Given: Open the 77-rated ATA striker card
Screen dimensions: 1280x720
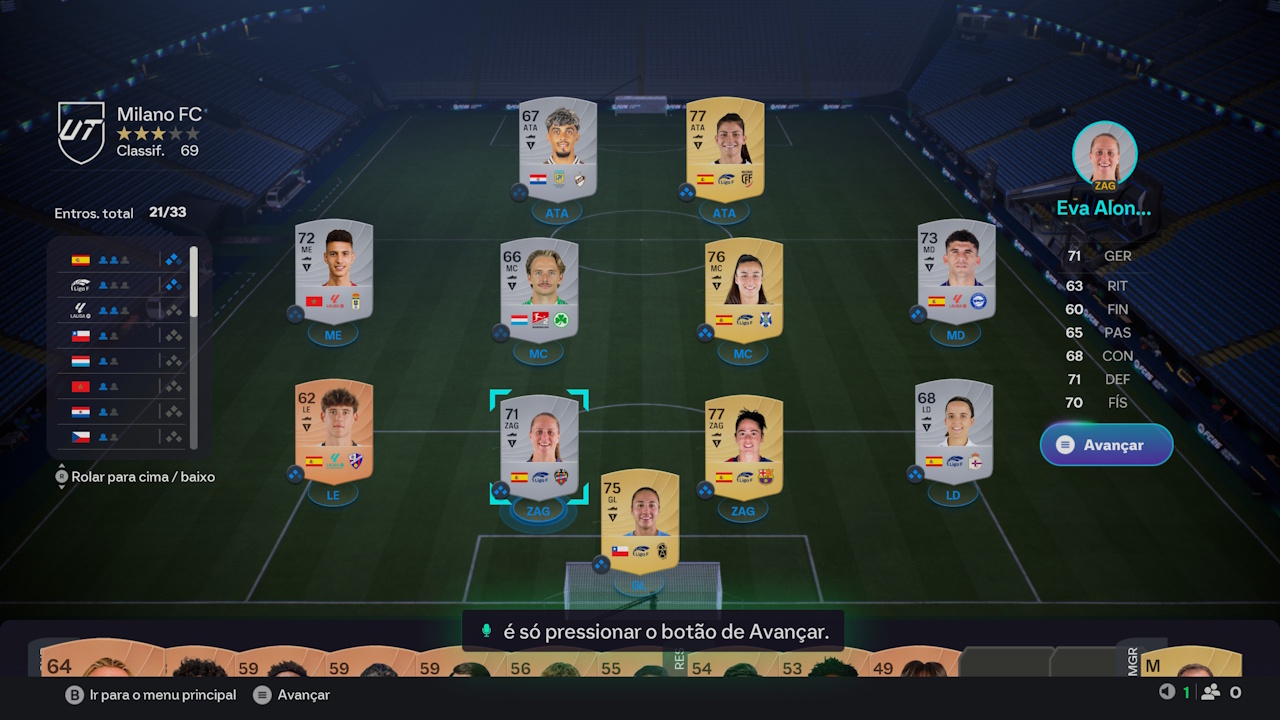Looking at the screenshot, I should coord(724,150).
